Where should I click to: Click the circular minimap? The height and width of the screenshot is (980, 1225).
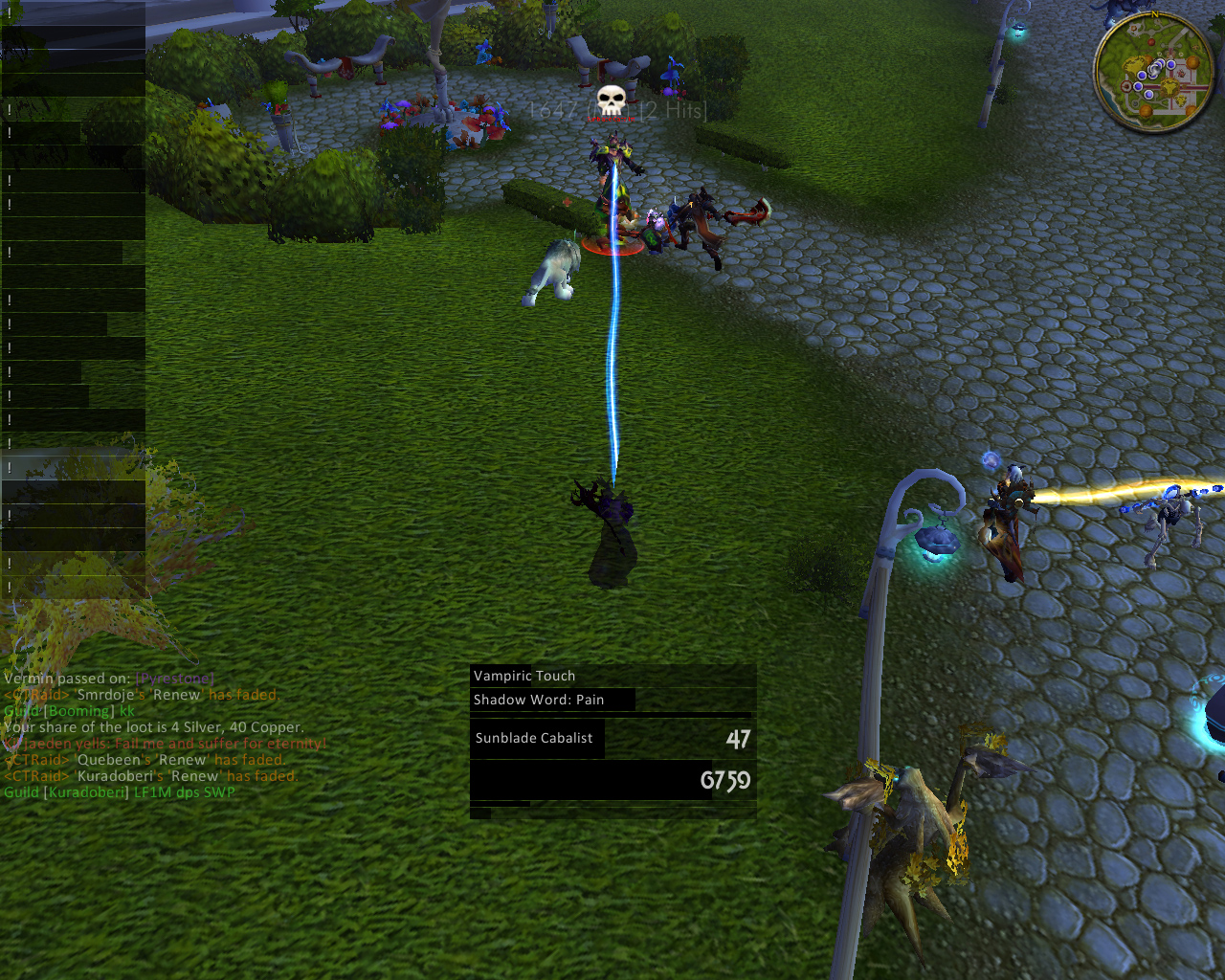[1154, 73]
